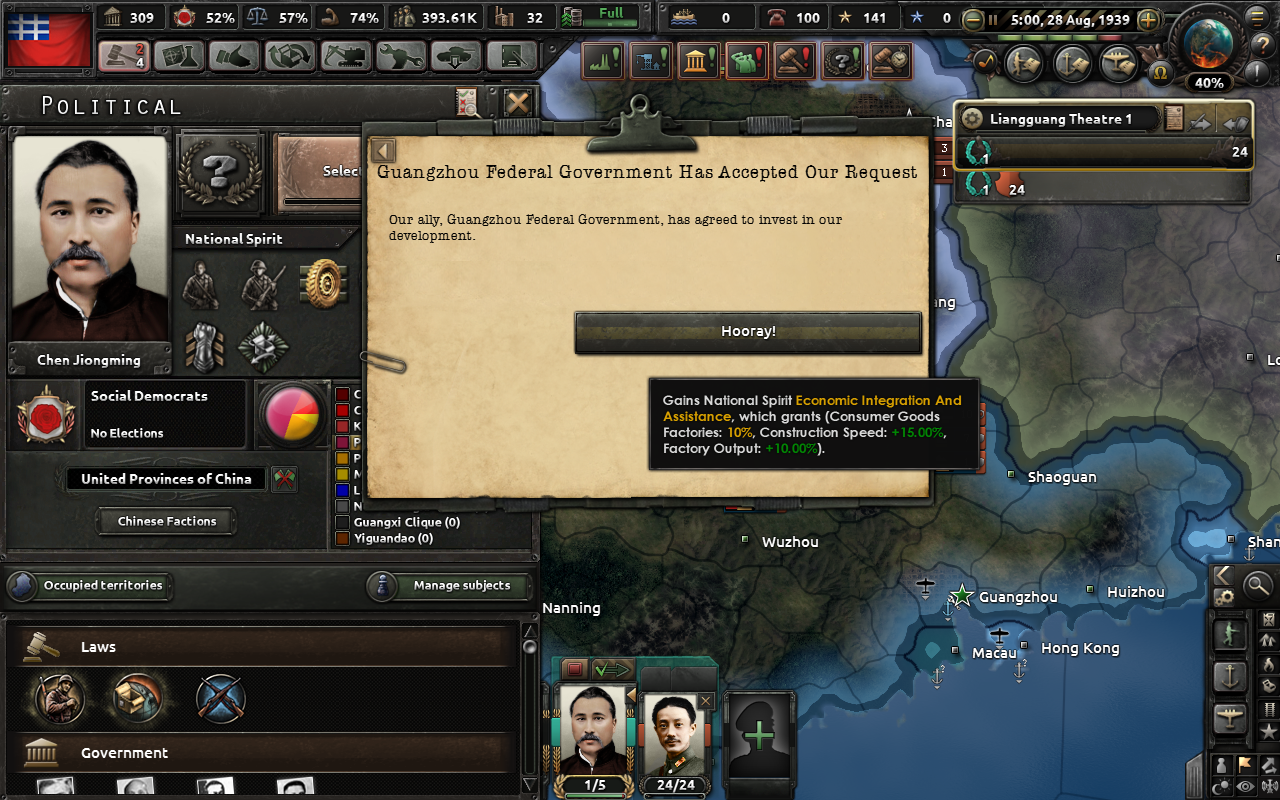The width and height of the screenshot is (1280, 800).
Task: Open the recruit and deploy tab with tank icon
Action: [x=458, y=57]
